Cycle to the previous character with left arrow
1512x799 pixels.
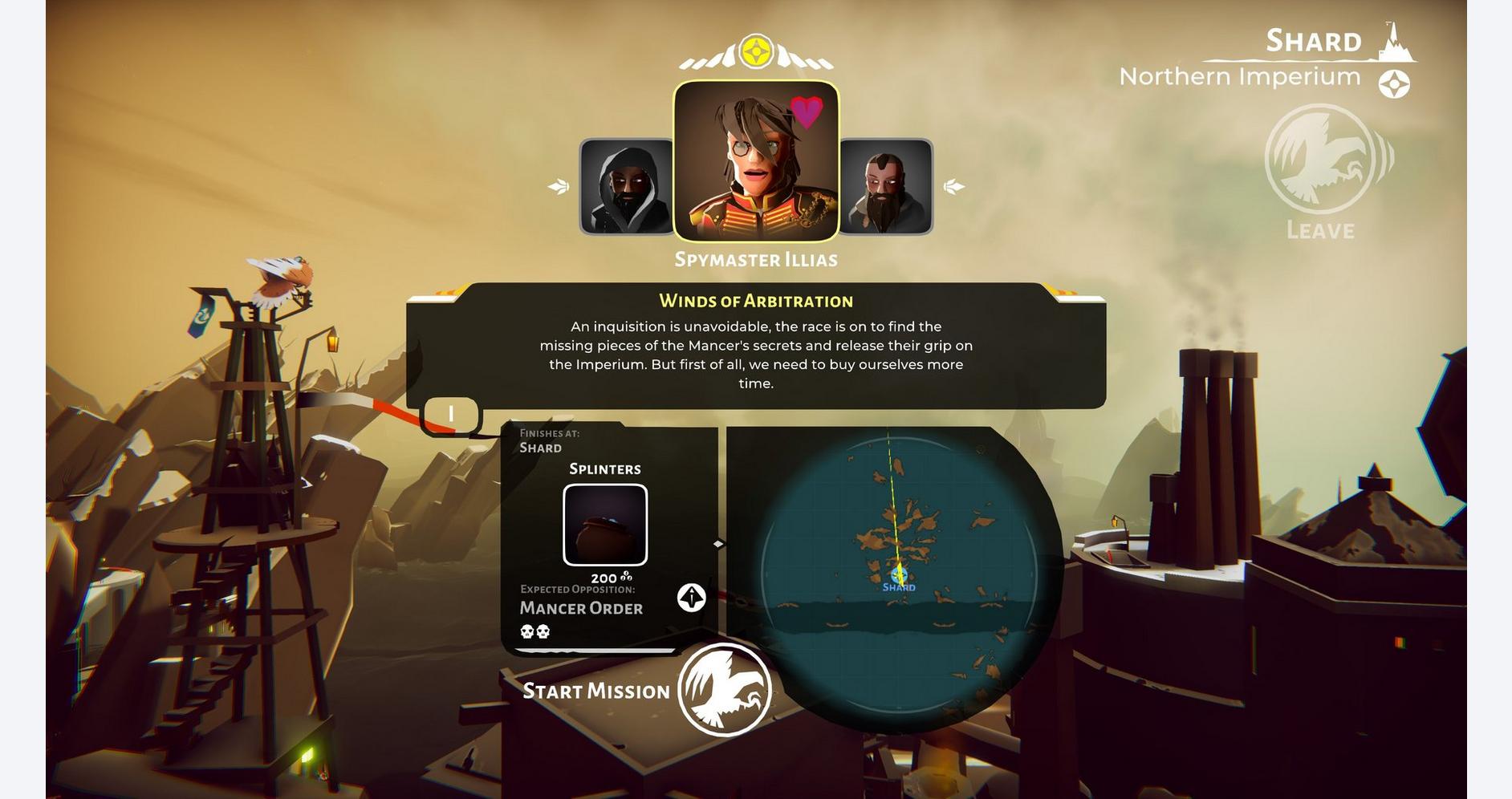coord(559,187)
